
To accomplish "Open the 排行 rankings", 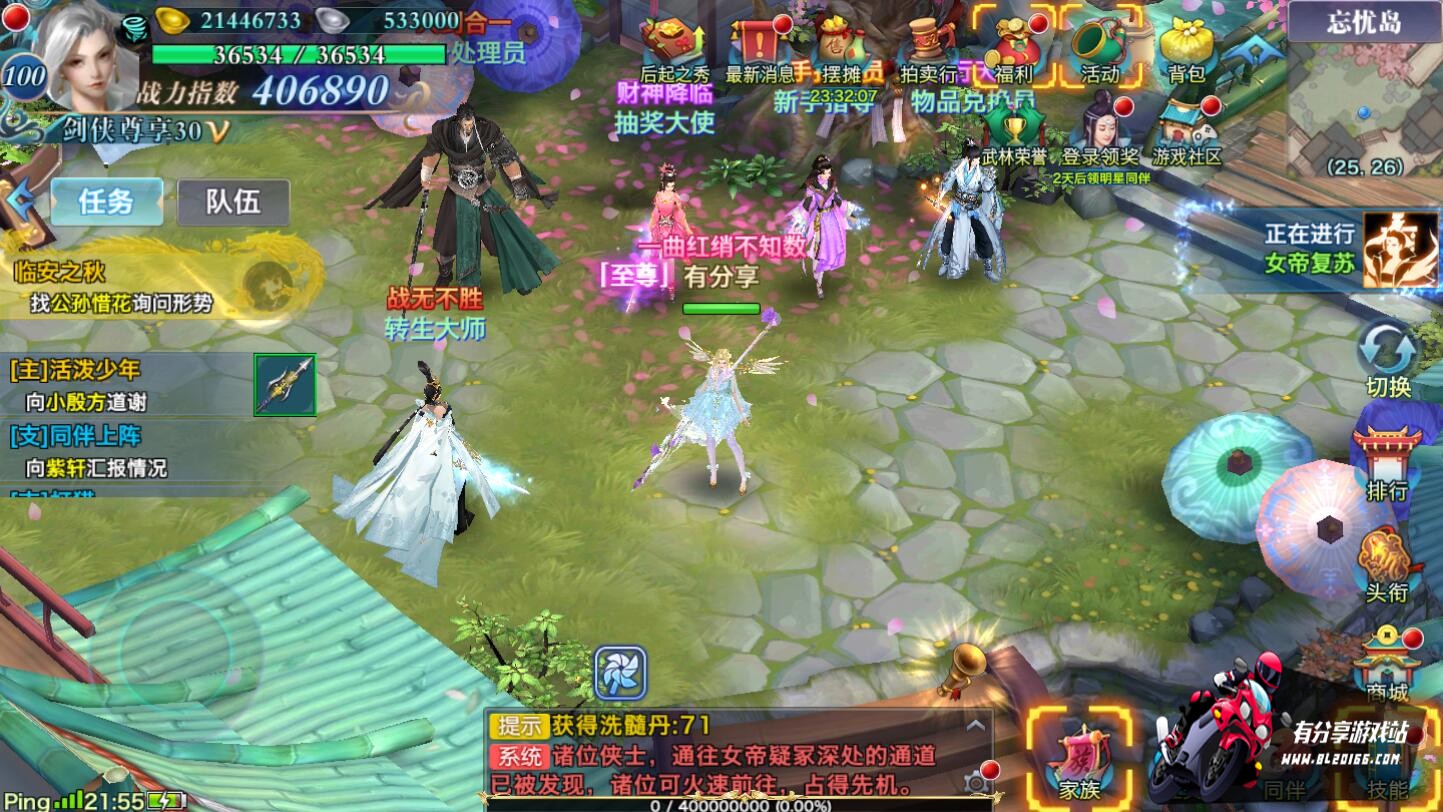I will [1387, 463].
